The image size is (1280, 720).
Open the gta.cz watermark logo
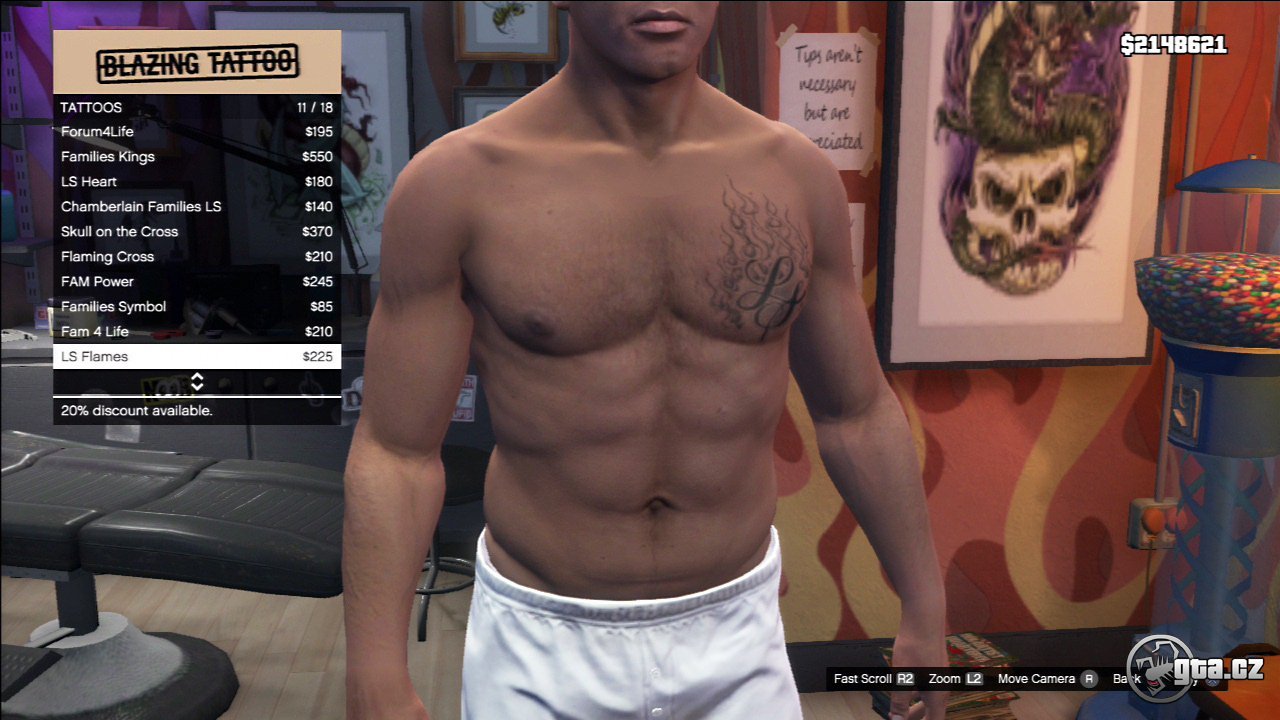[x=1195, y=668]
